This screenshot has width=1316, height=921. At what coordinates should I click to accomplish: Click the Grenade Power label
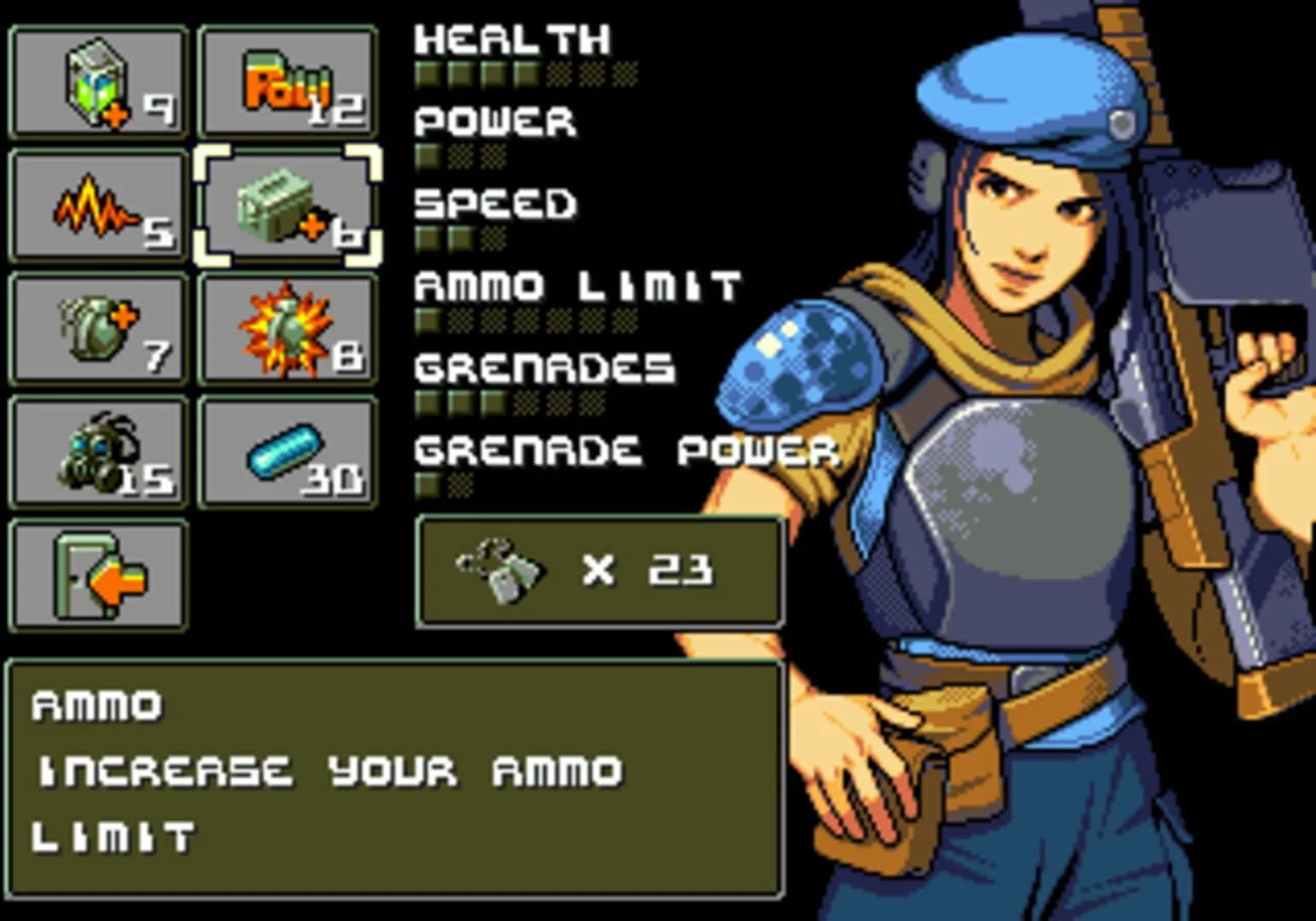[623, 448]
